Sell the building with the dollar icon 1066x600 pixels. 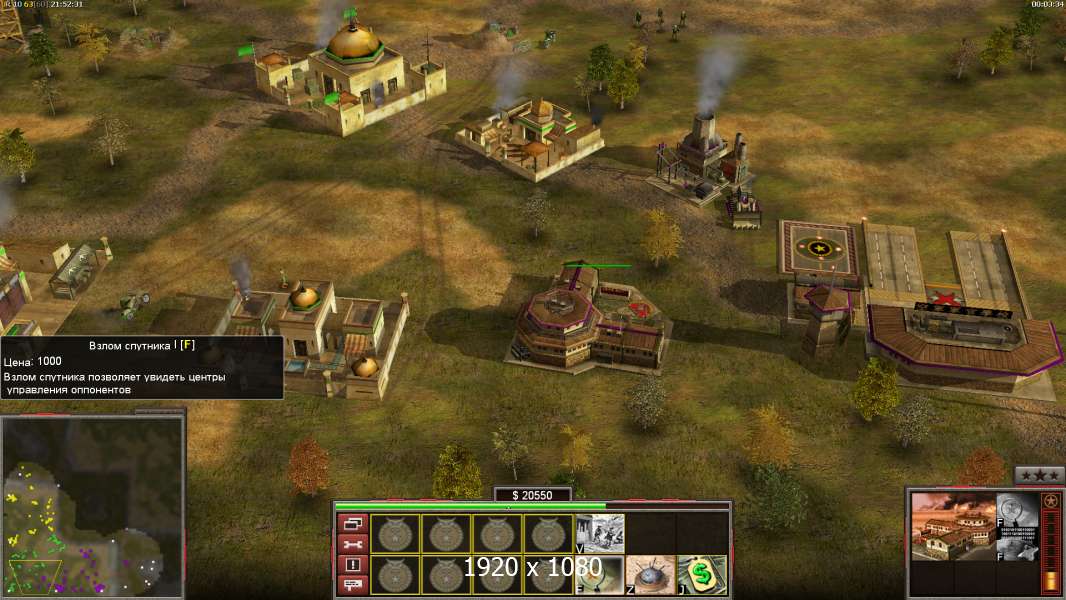click(702, 575)
